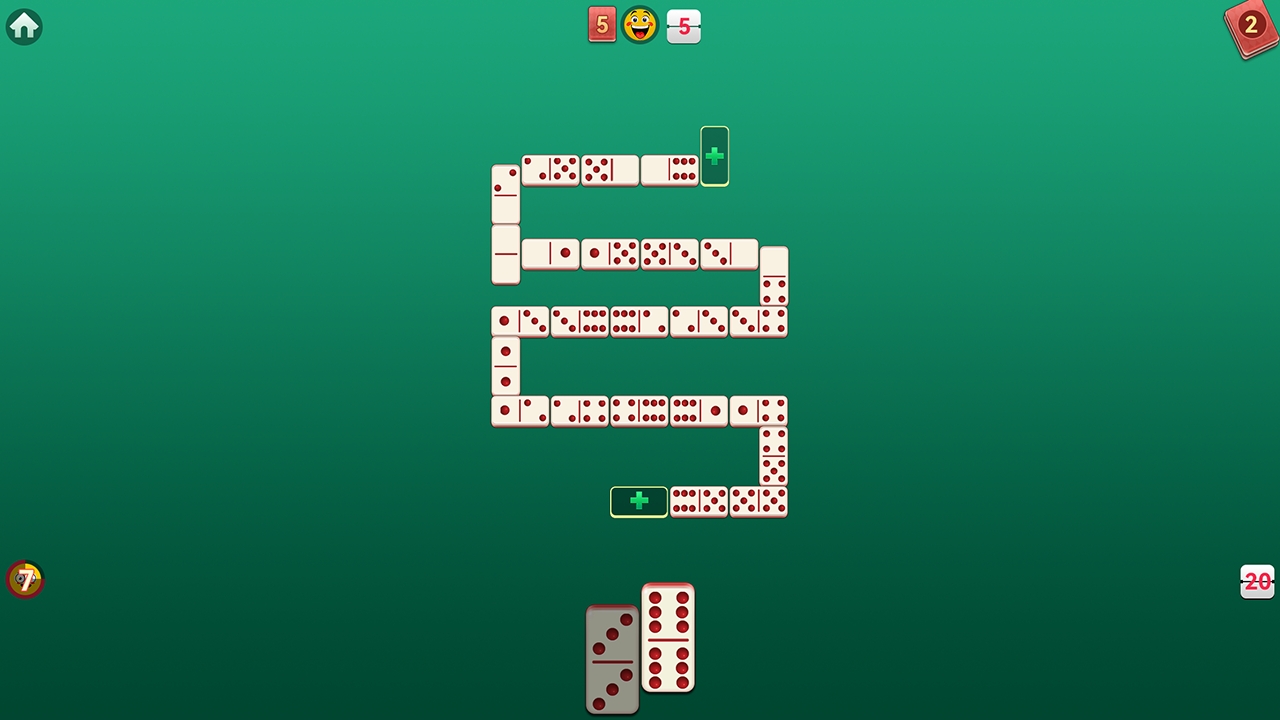Click the flip counter score showing 5

point(683,26)
